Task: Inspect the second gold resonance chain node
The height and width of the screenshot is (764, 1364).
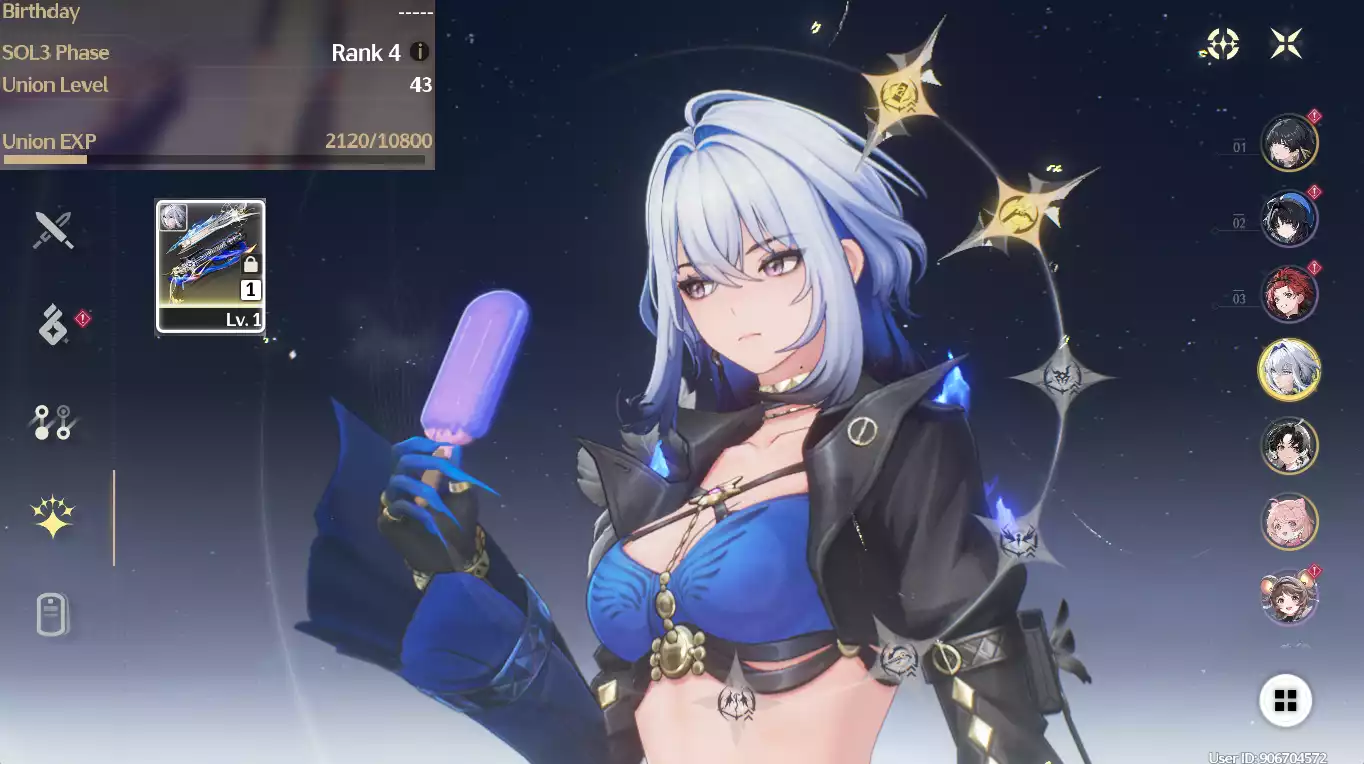Action: click(x=1020, y=212)
